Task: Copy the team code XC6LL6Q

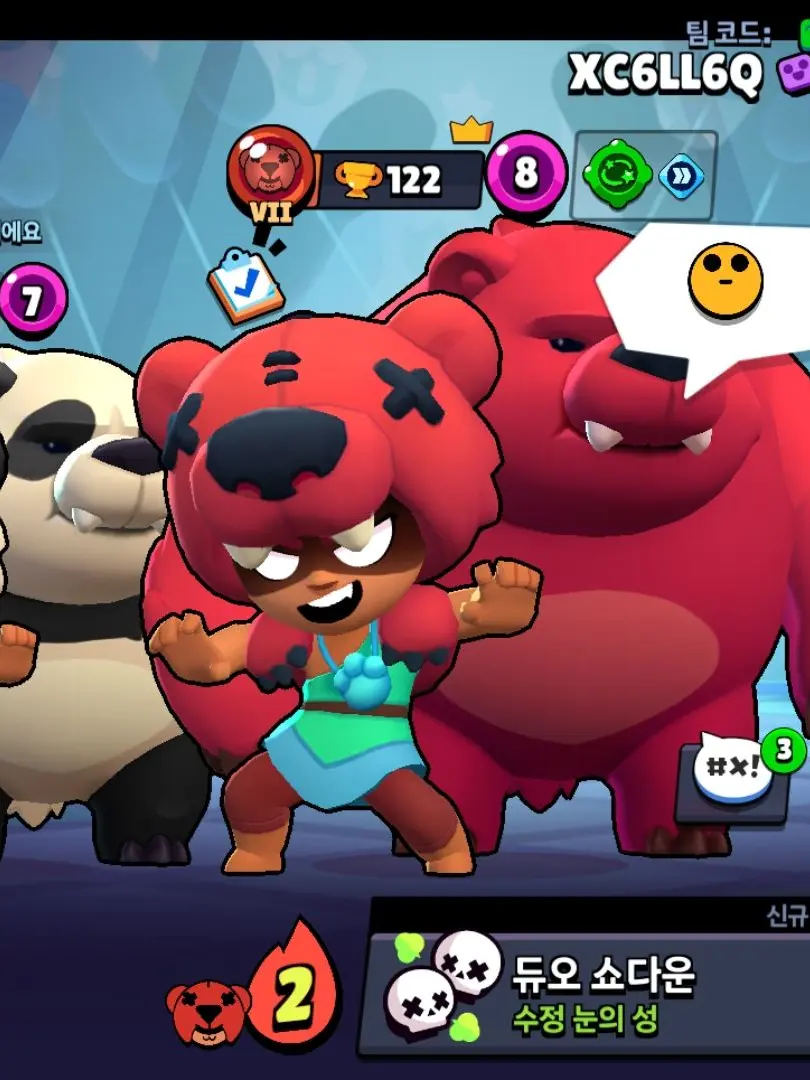Action: [x=666, y=72]
